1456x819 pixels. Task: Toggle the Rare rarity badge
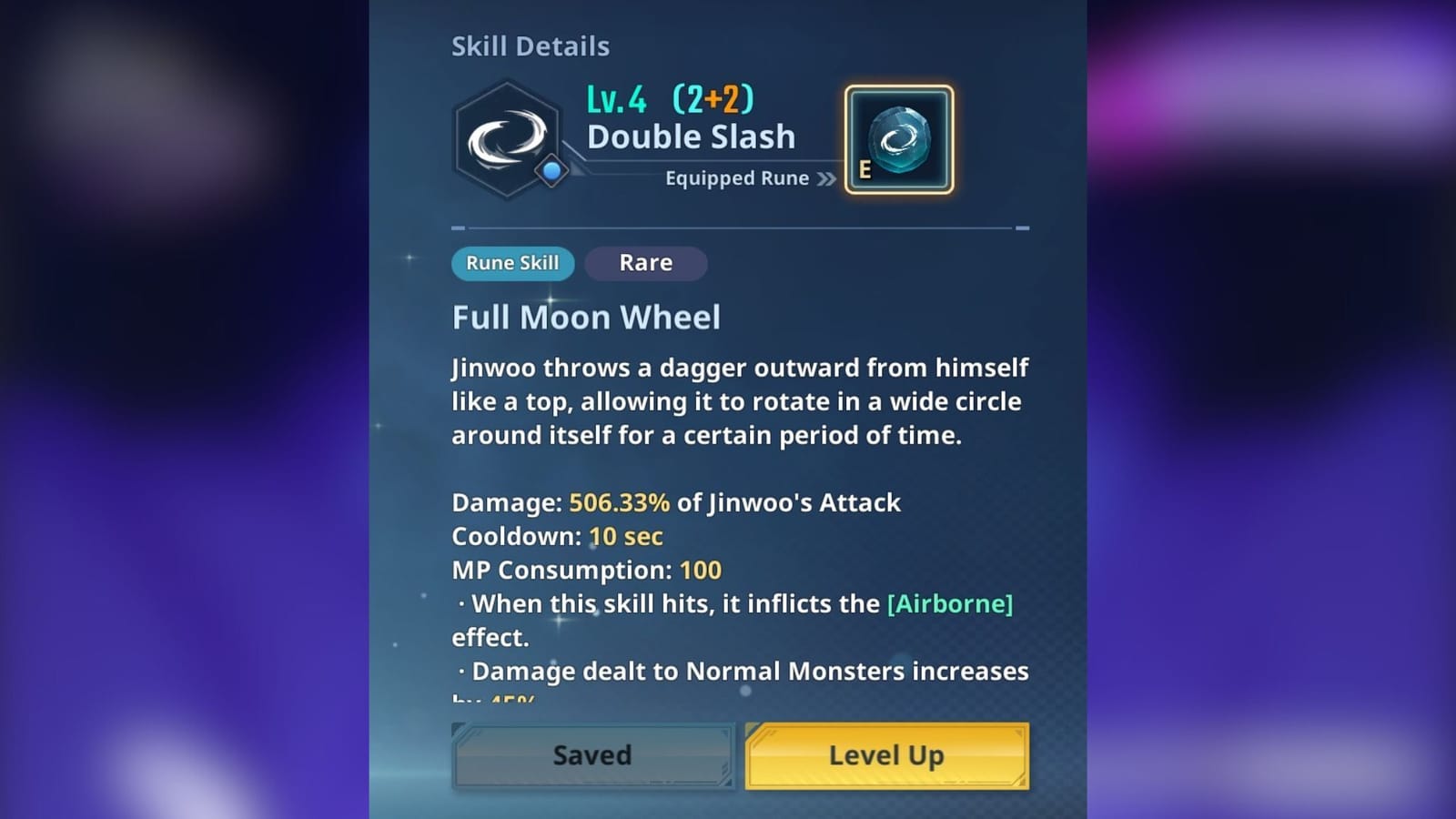pos(645,263)
